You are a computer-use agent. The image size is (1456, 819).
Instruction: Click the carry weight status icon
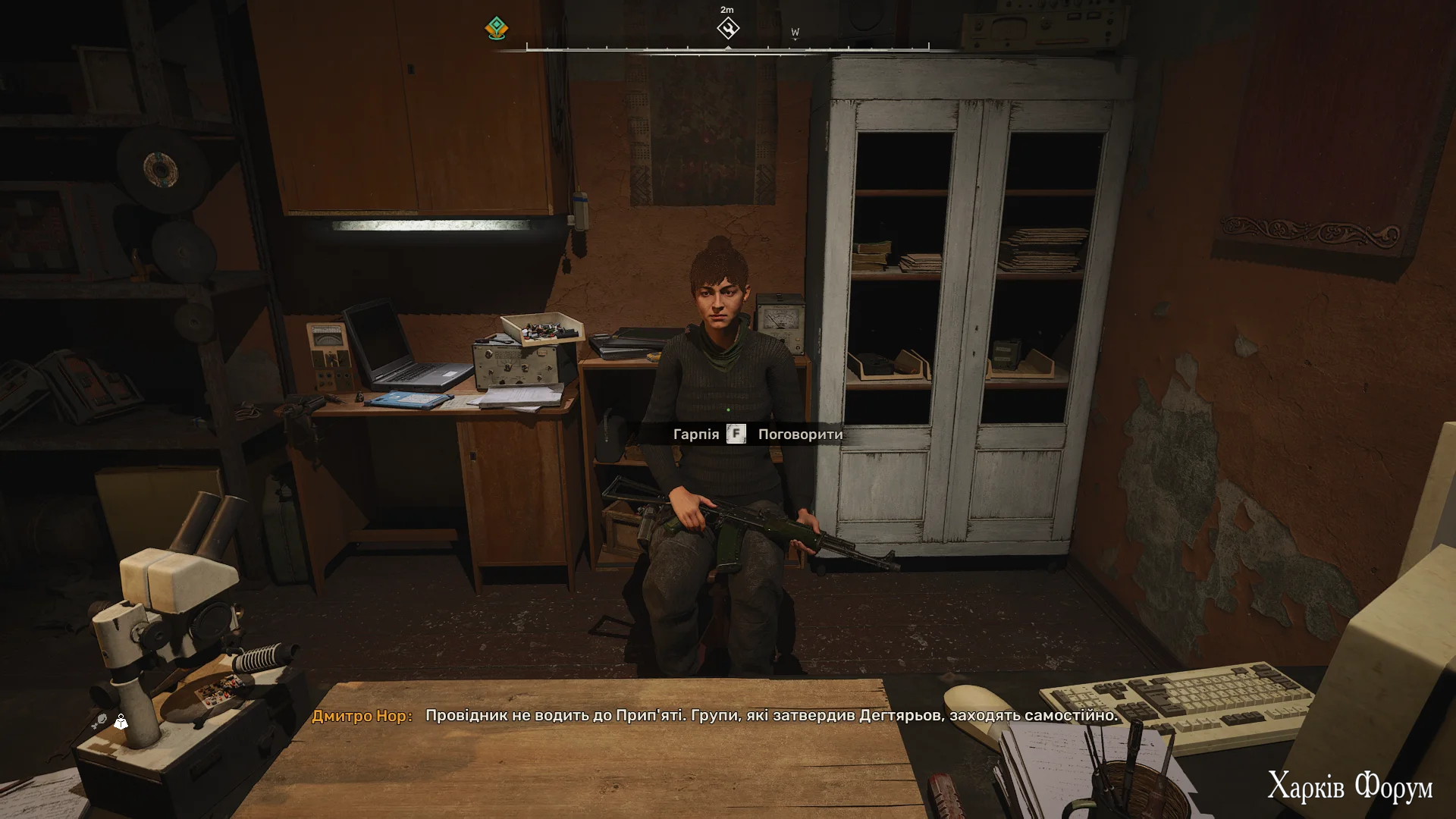point(121,721)
